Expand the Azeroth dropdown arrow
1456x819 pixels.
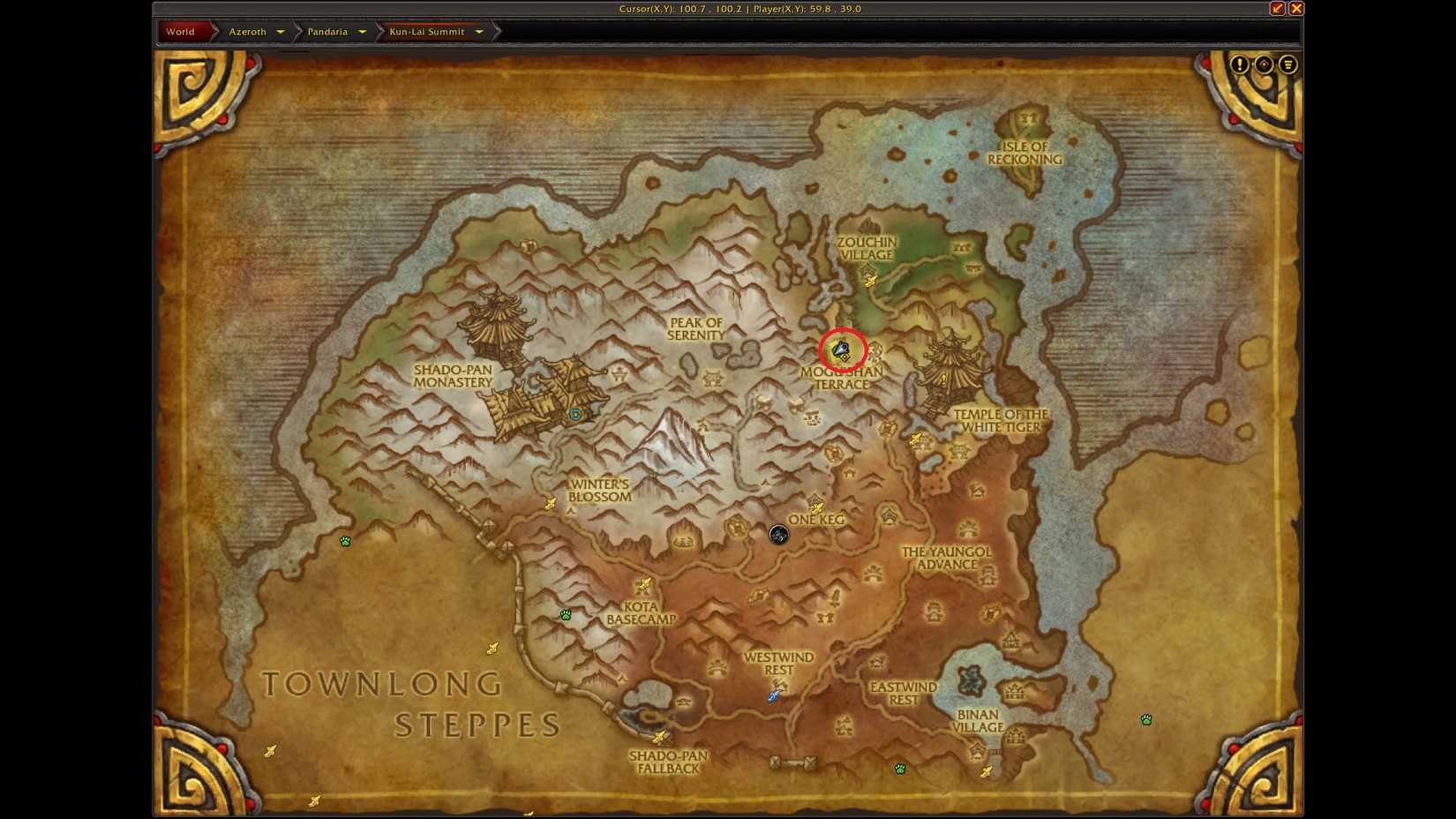[281, 31]
